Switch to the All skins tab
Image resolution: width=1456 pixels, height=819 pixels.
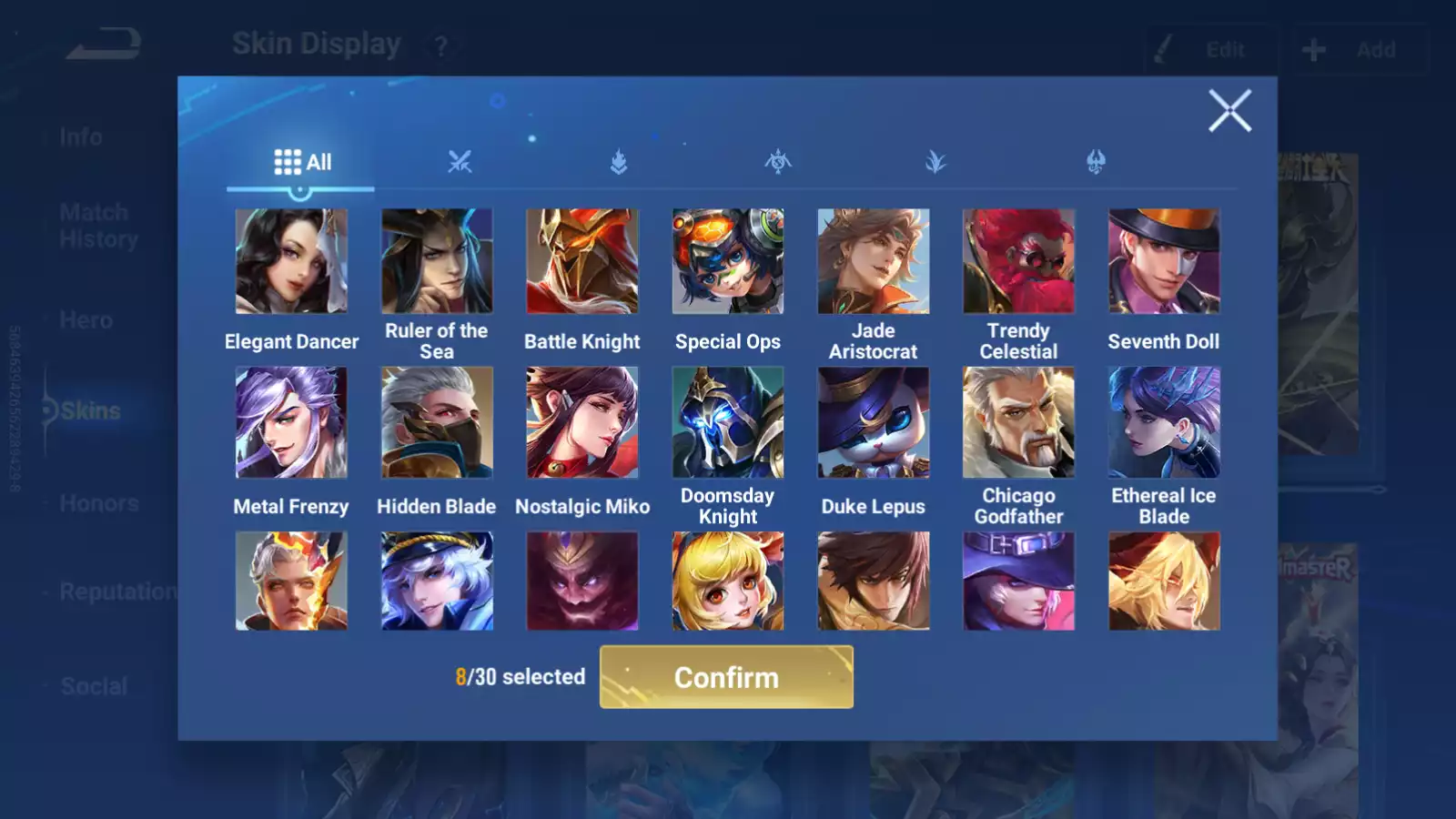point(302,163)
